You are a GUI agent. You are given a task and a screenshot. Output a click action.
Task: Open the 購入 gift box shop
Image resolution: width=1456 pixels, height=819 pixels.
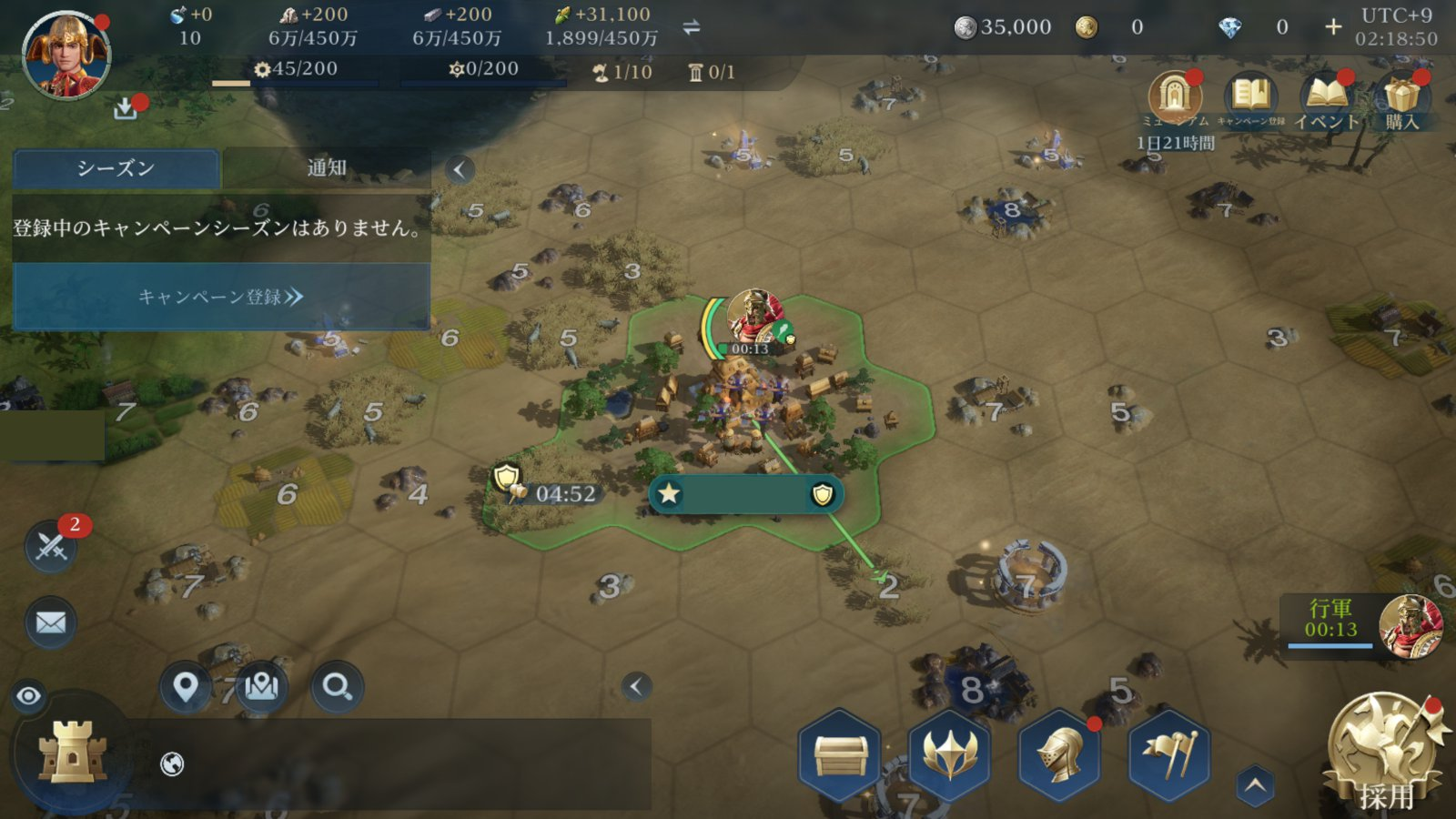point(1401,97)
